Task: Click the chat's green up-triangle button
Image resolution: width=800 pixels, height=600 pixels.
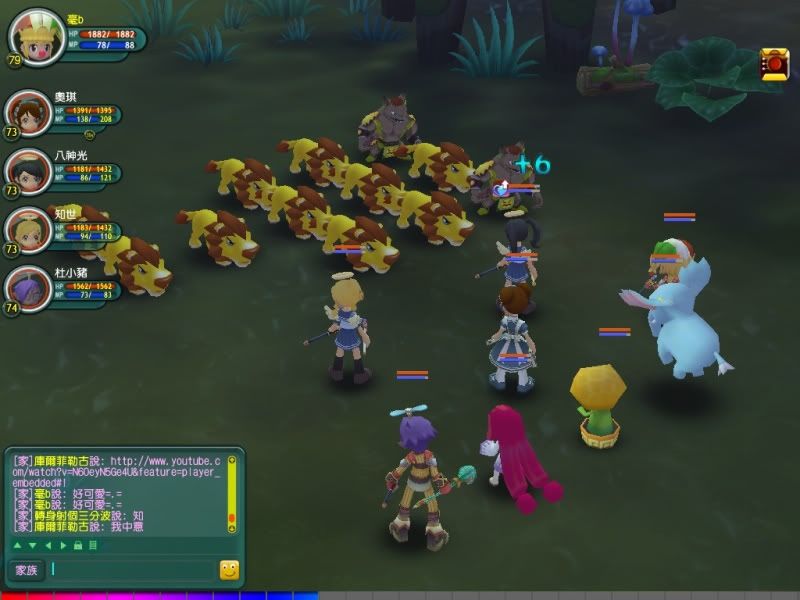Action: pyautogui.click(x=16, y=545)
